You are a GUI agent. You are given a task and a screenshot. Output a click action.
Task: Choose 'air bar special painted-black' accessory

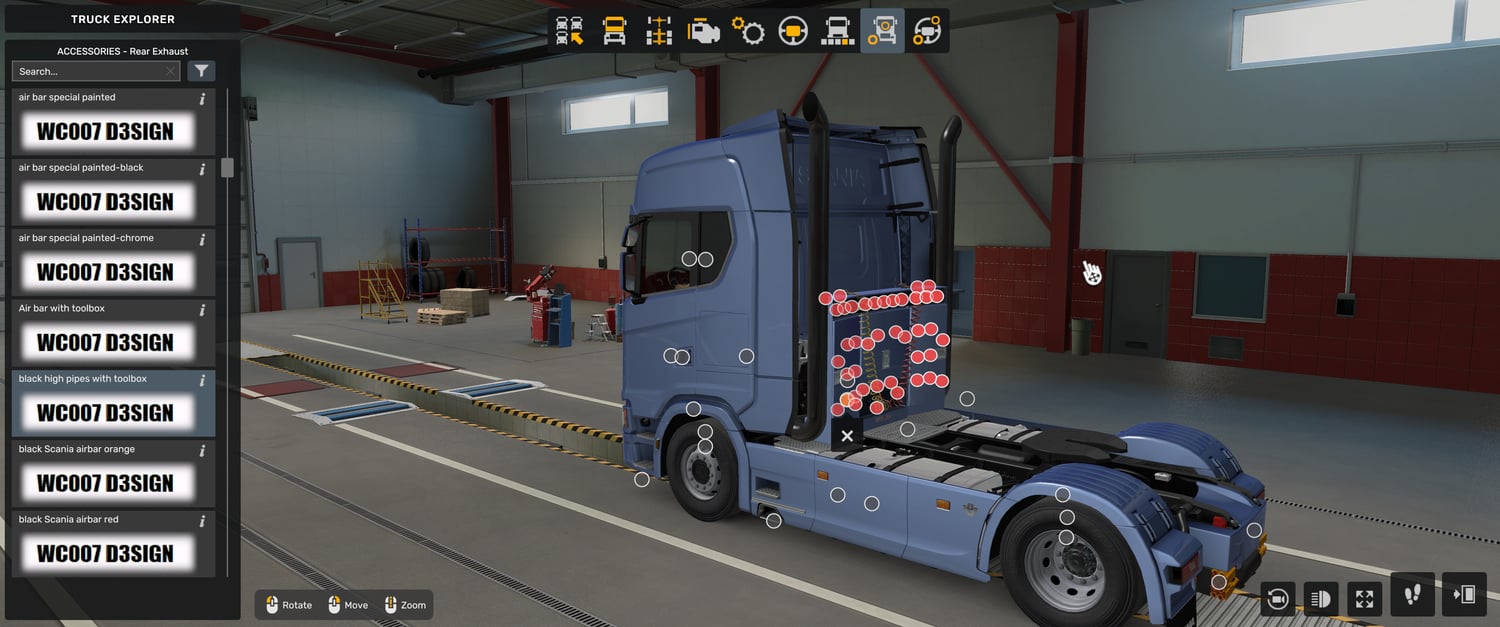(x=105, y=201)
